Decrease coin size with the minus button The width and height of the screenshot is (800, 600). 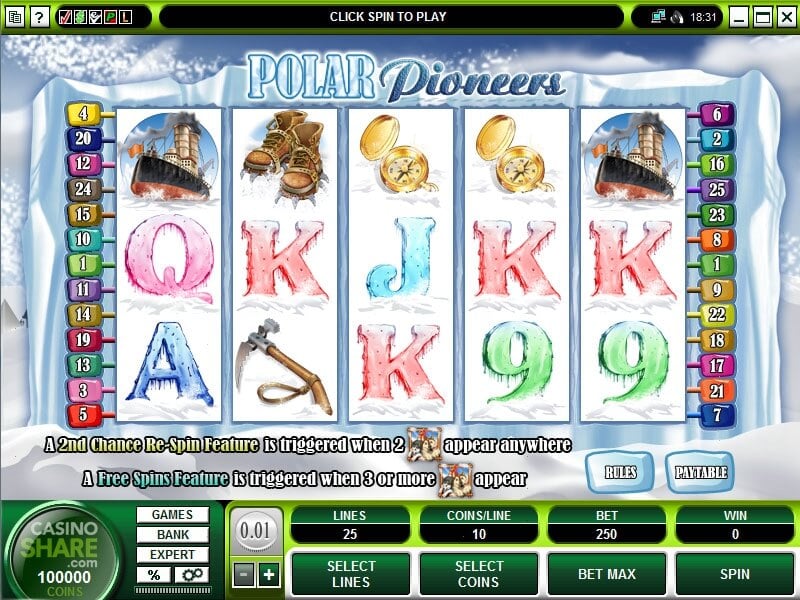tap(244, 574)
